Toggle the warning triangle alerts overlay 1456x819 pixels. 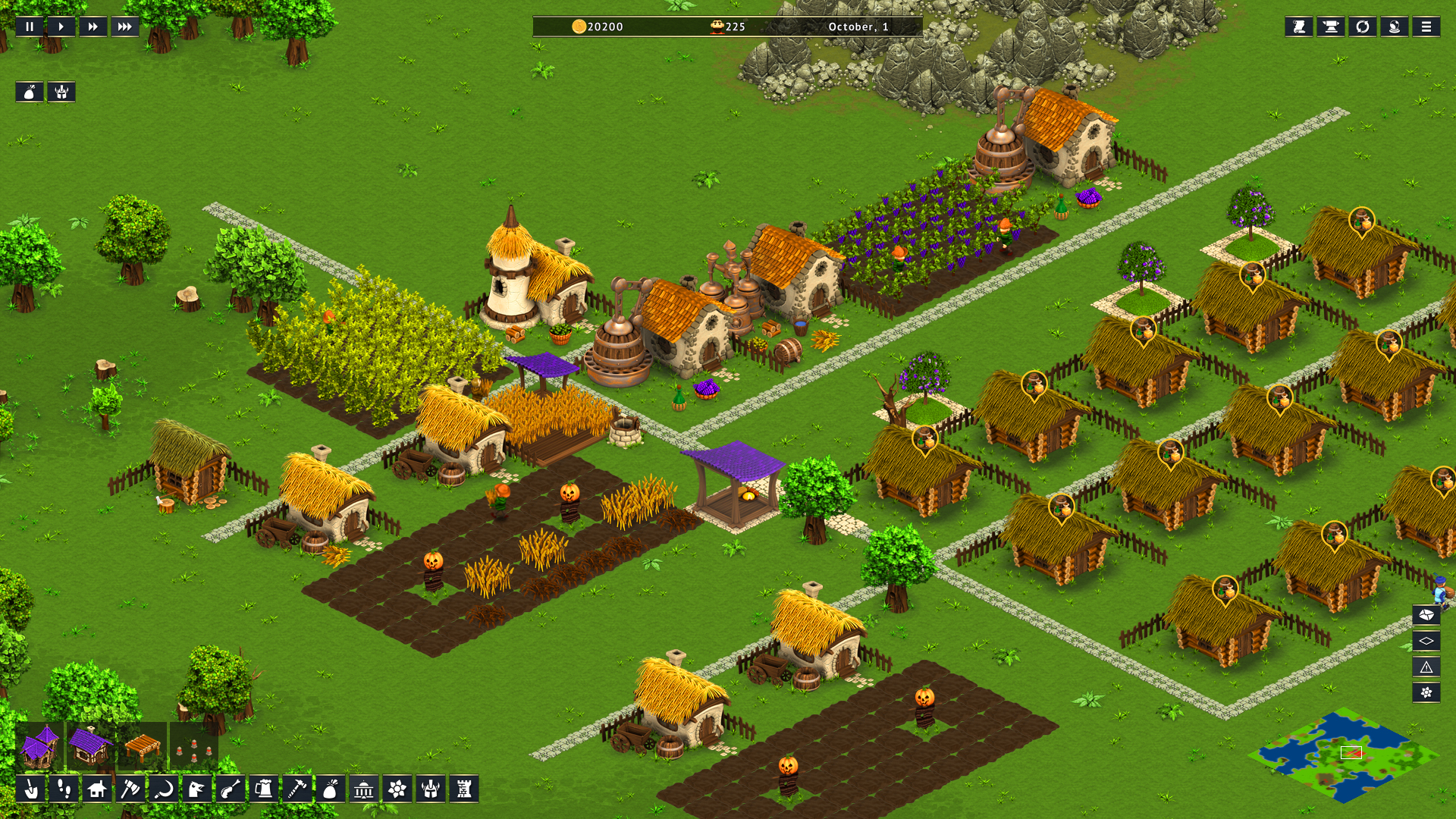coord(1426,667)
